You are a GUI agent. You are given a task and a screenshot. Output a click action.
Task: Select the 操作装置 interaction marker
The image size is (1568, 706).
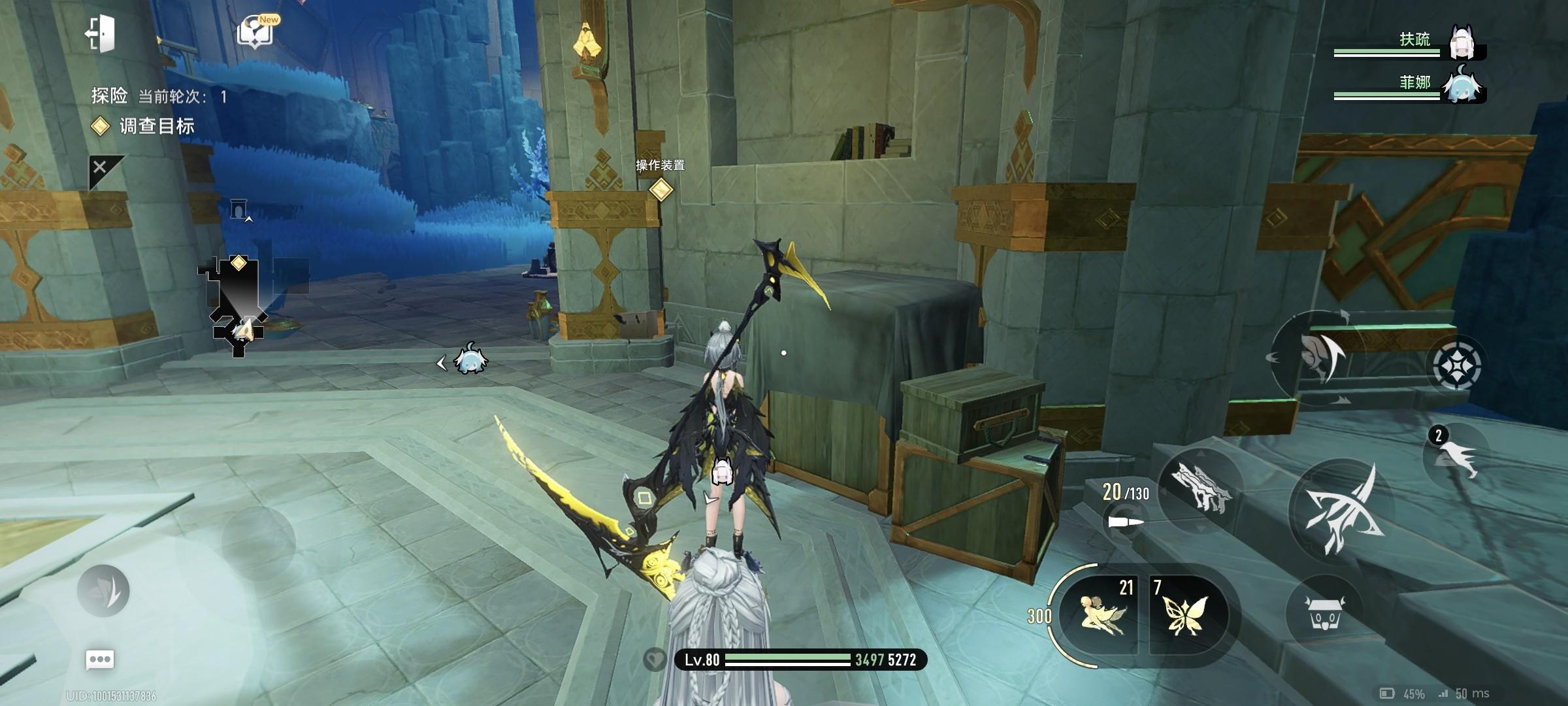(x=661, y=189)
